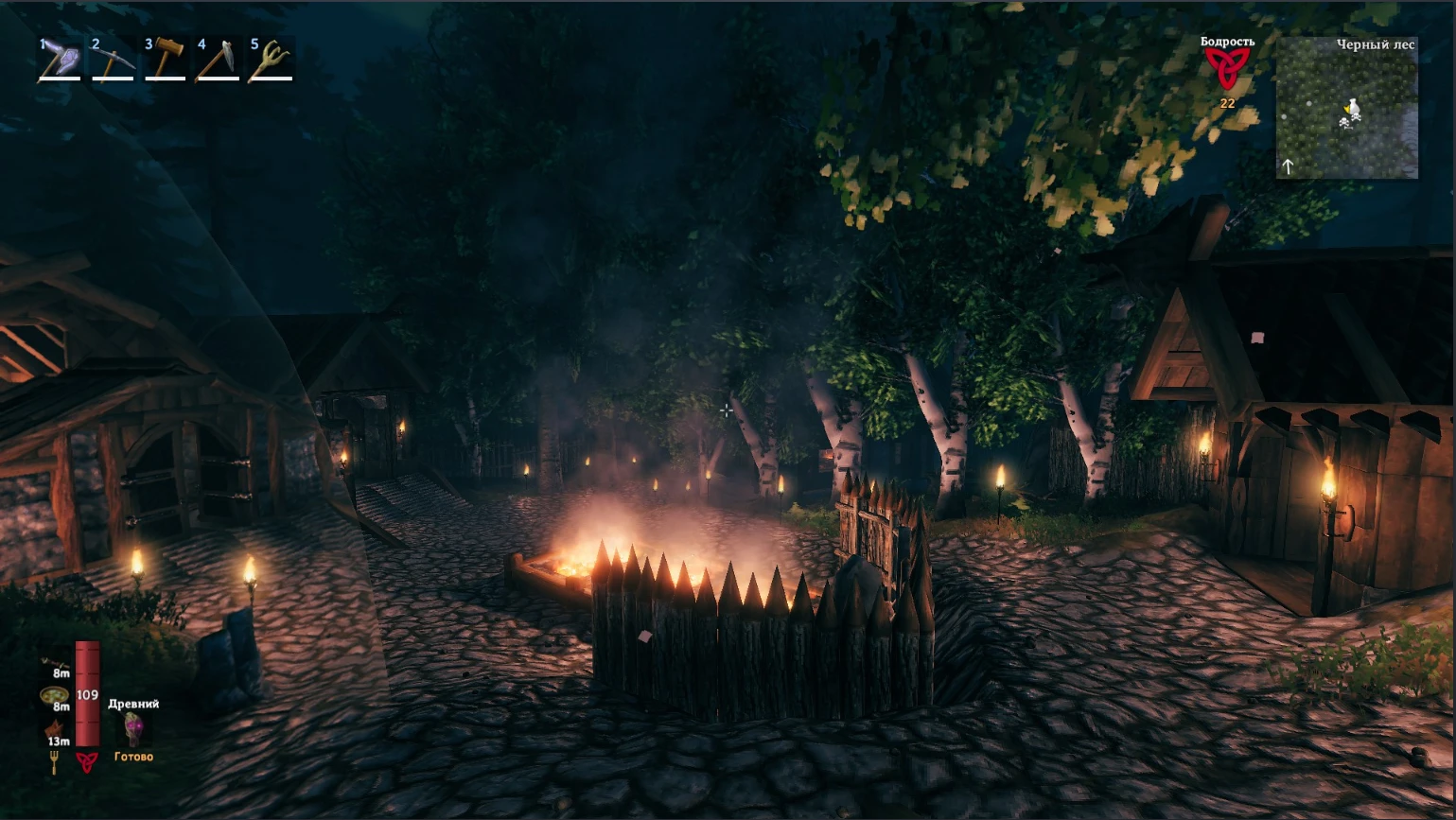
Task: Click the red health bar showing 109
Action: (87, 693)
